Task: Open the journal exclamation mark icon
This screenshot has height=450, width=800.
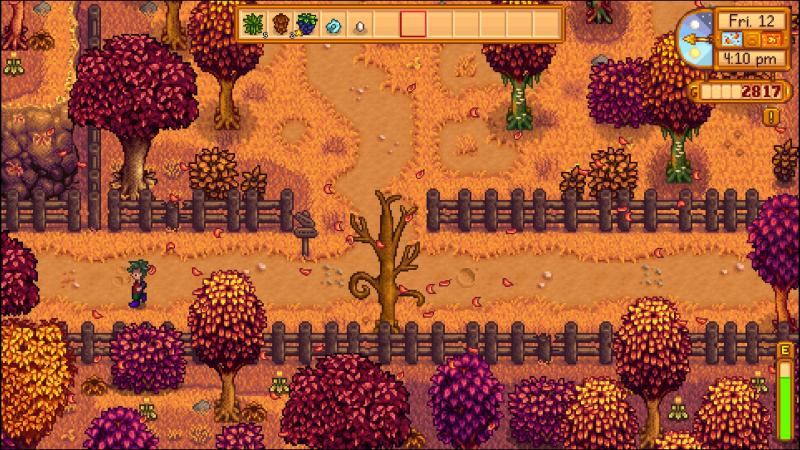Action: [773, 116]
